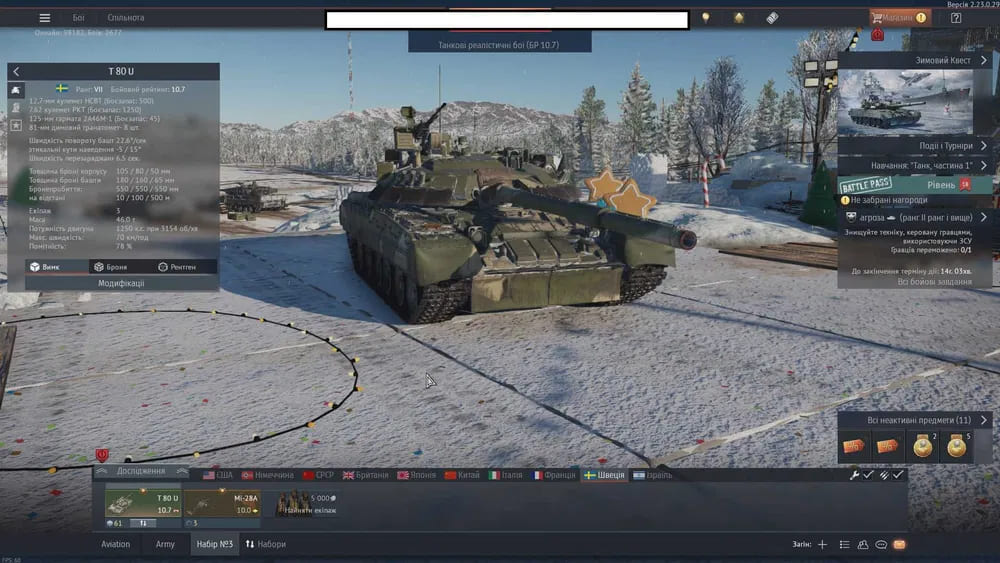Open the Магазин shop
The width and height of the screenshot is (1000, 563).
(x=899, y=17)
